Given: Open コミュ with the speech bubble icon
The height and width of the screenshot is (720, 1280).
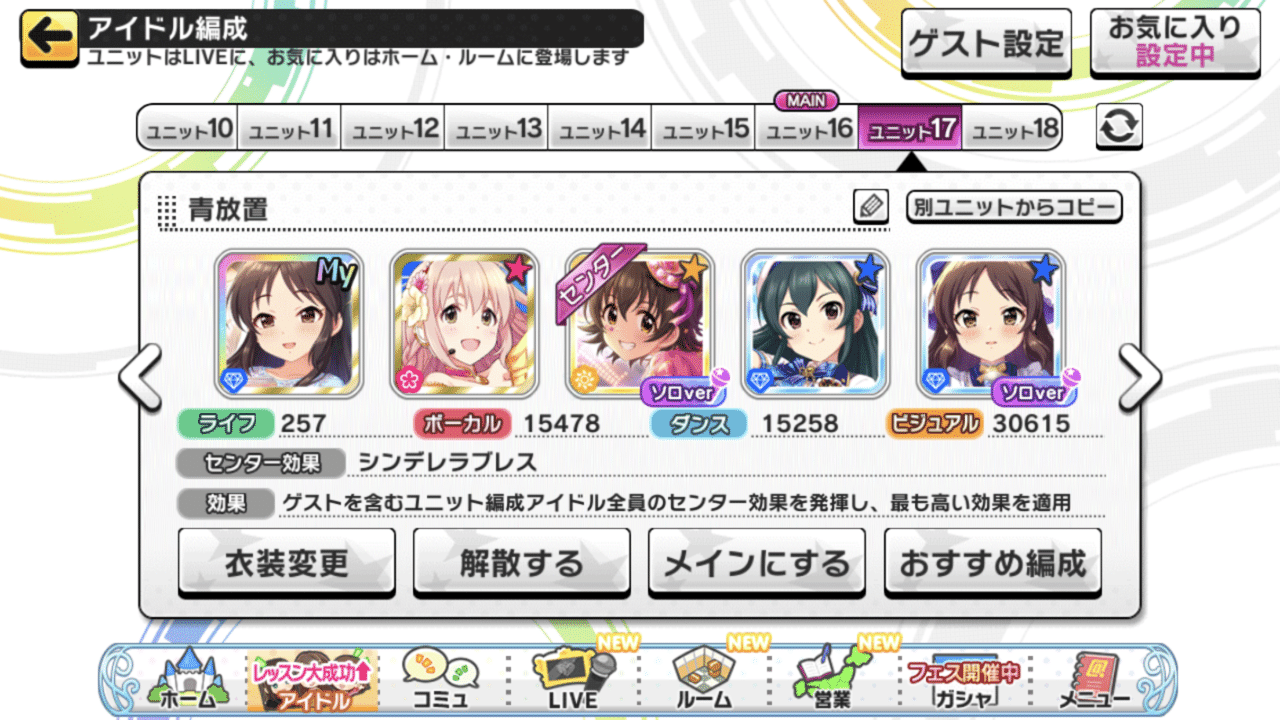Looking at the screenshot, I should 443,680.
